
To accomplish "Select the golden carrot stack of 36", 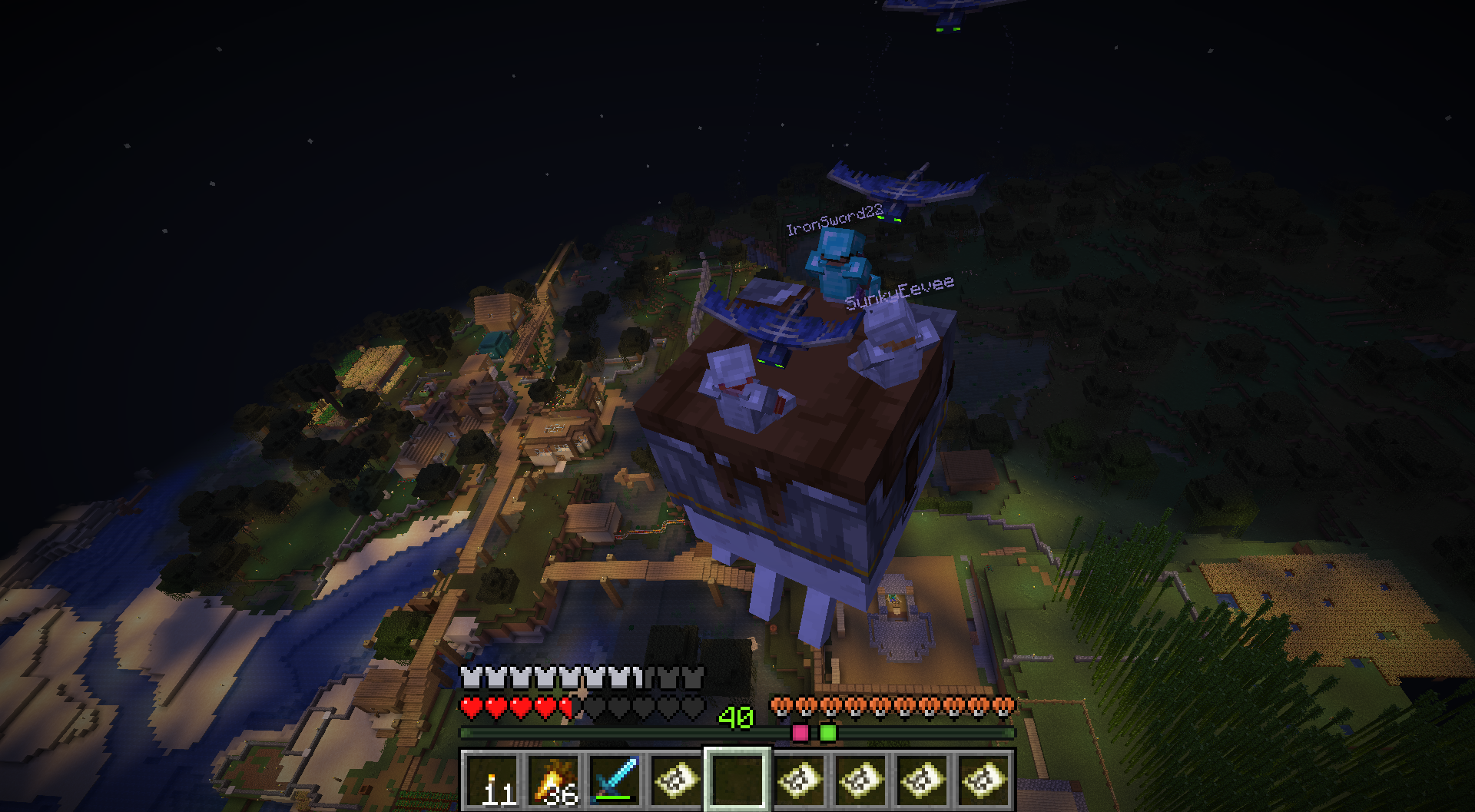I will [x=553, y=780].
